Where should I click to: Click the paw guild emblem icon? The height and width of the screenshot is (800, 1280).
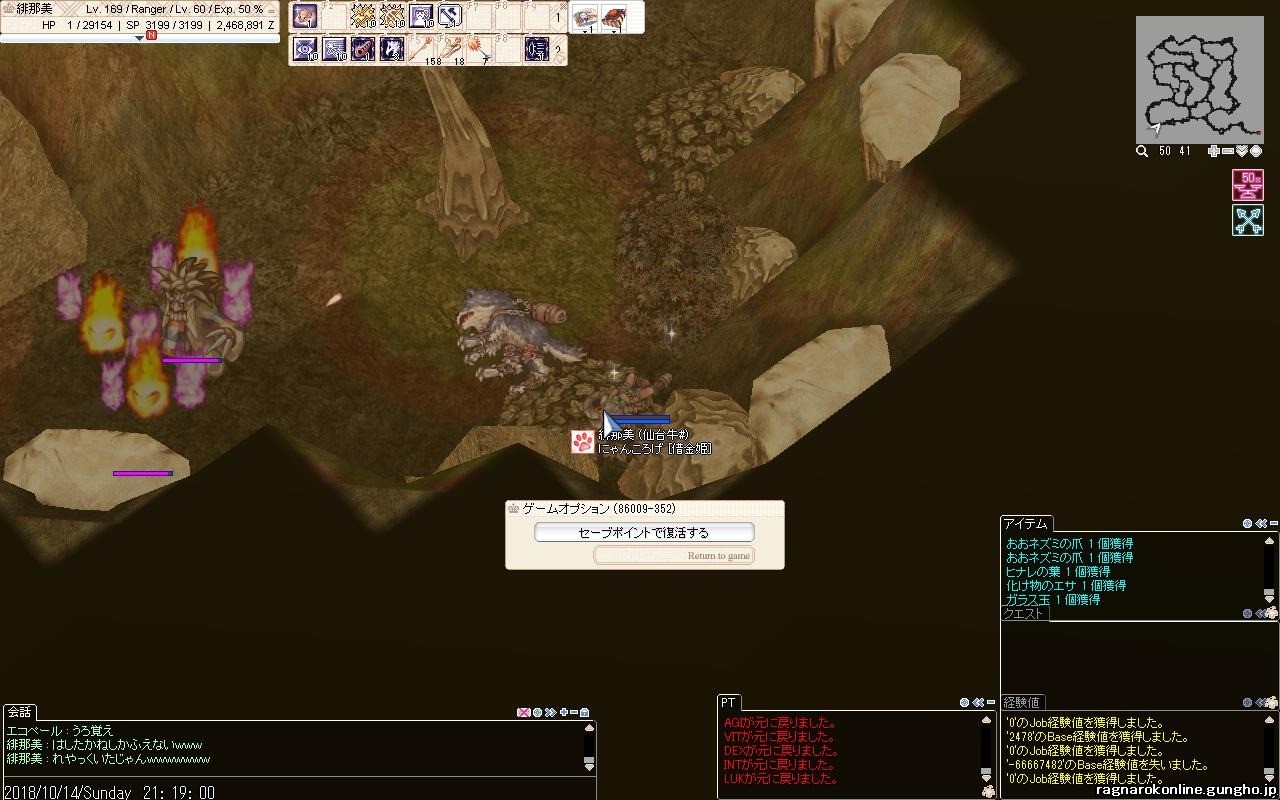coord(583,442)
